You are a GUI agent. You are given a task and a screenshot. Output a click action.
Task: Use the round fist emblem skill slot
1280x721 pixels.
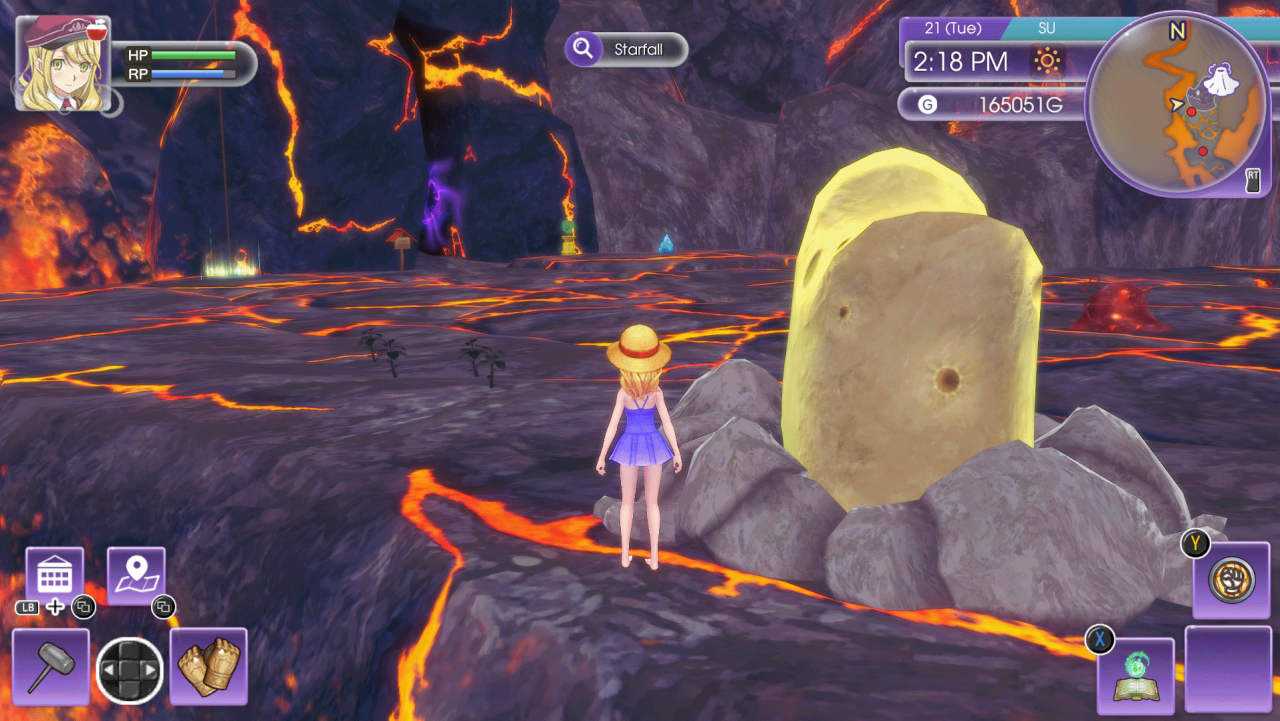[1231, 580]
